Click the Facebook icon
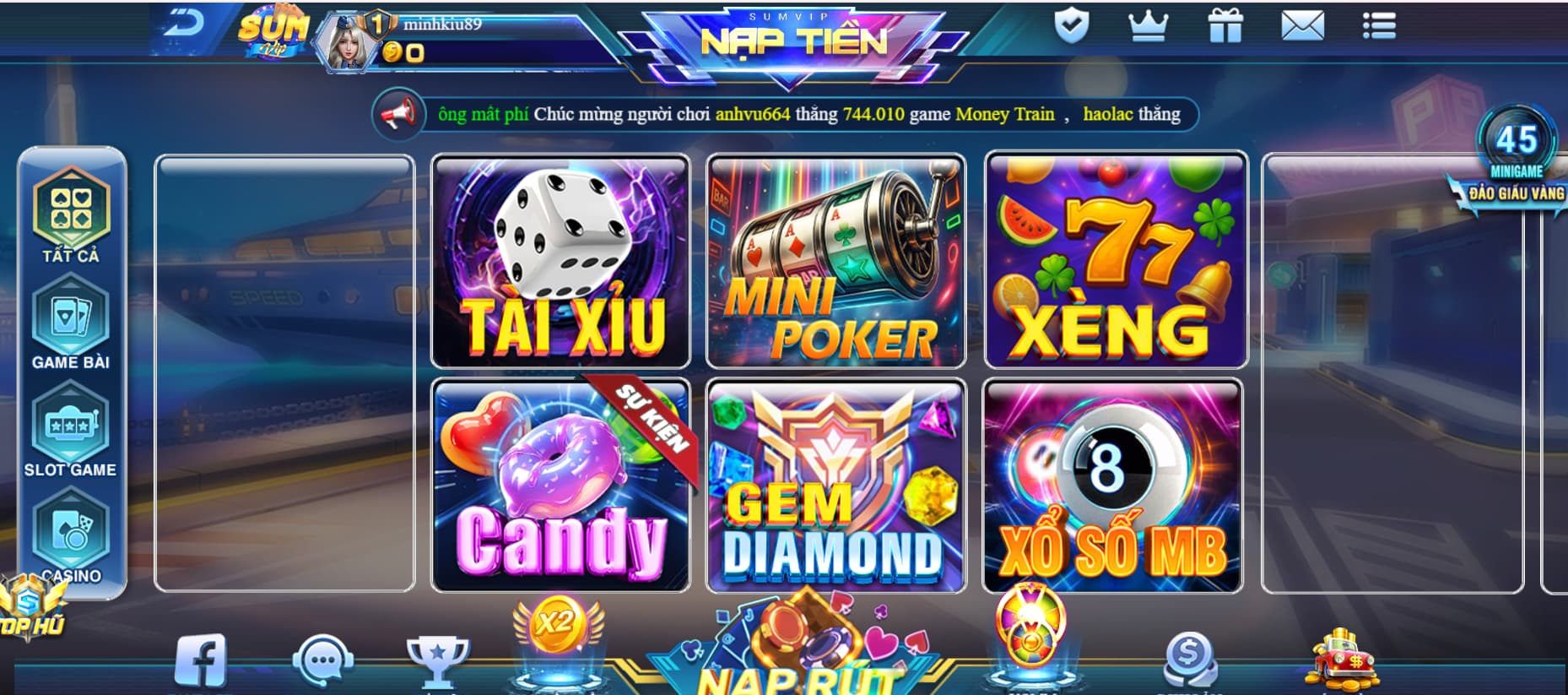Image resolution: width=1568 pixels, height=695 pixels. pyautogui.click(x=200, y=660)
